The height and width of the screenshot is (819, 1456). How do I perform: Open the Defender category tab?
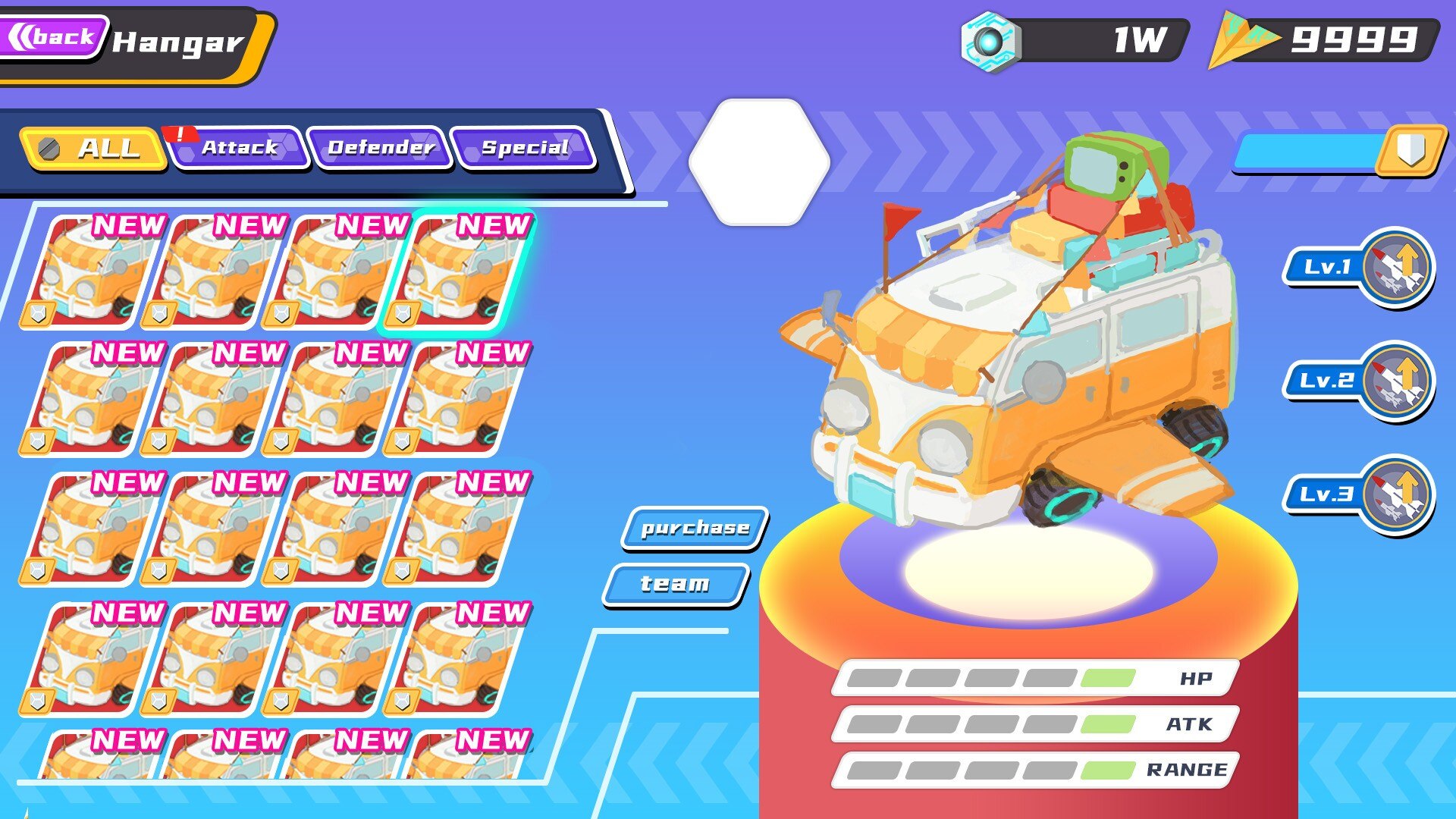coord(380,148)
